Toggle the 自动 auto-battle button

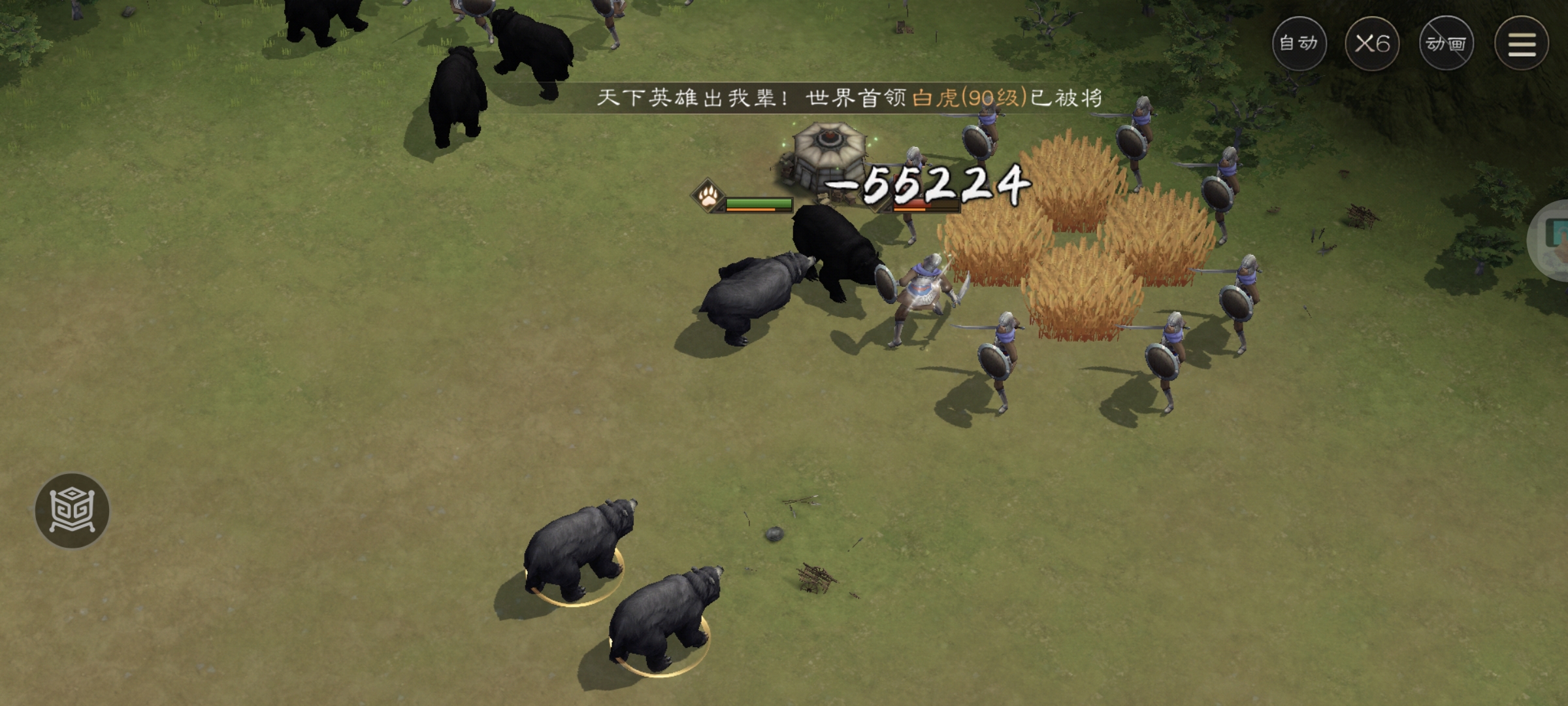tap(1299, 44)
